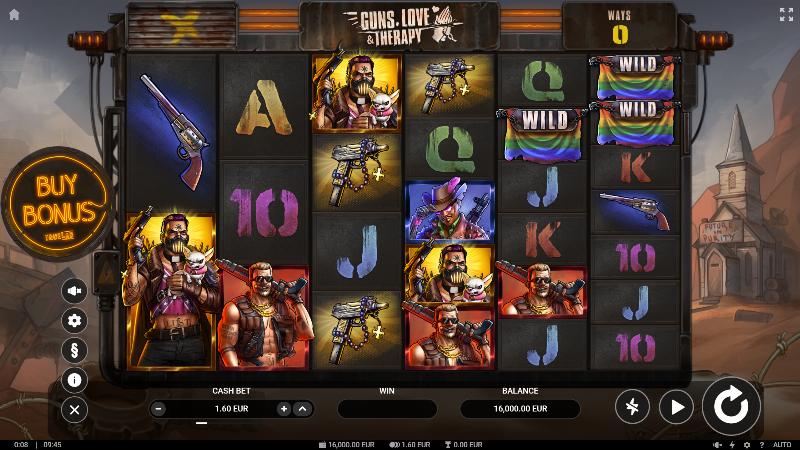Show game rules via the section sign icon

pyautogui.click(x=74, y=350)
